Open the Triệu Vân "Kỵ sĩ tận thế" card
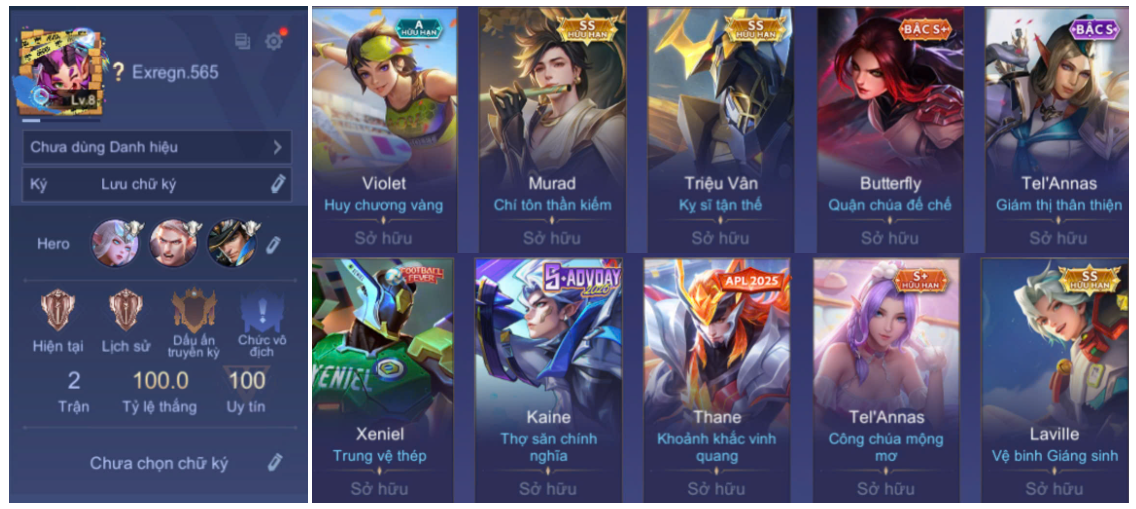Image resolution: width=1136 pixels, height=509 pixels. tap(721, 128)
